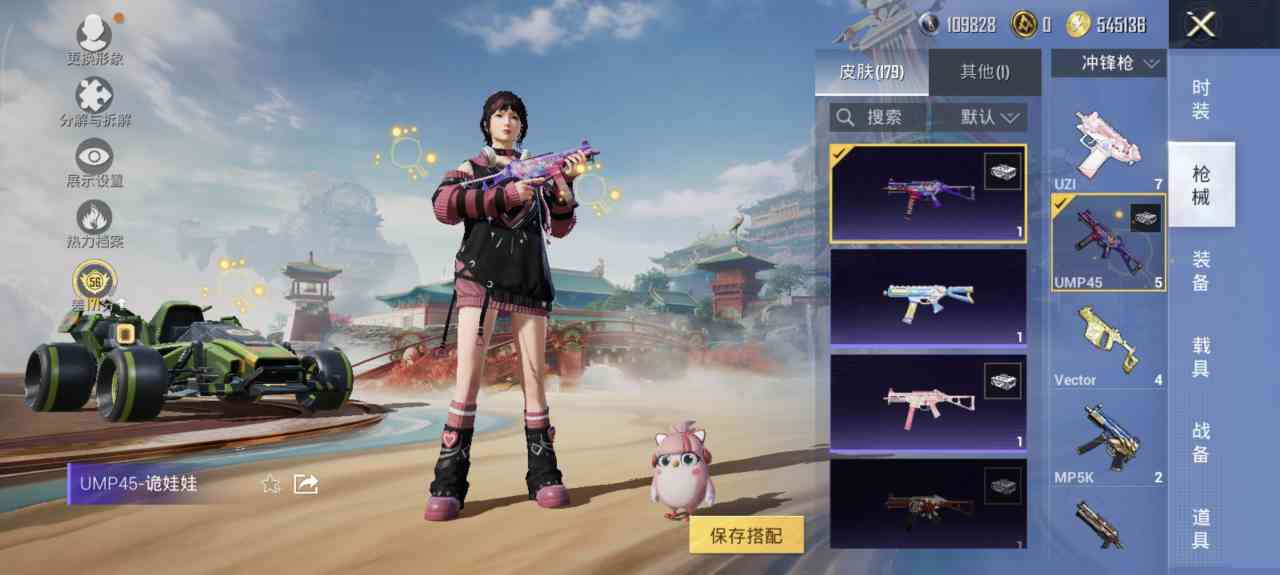
Task: Switch to the 战备 category
Action: click(1201, 442)
